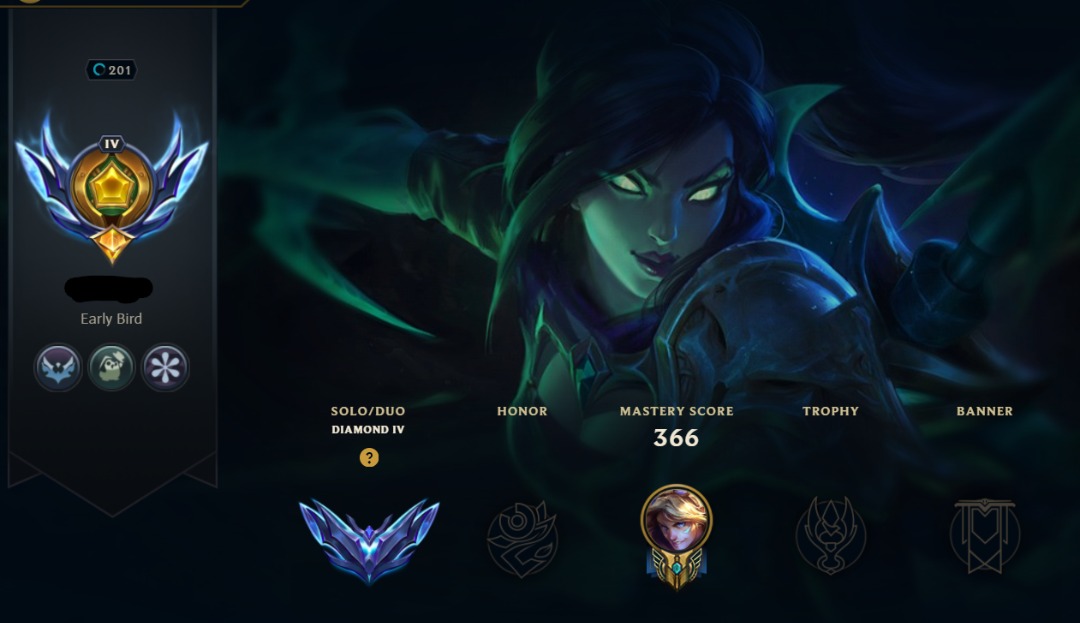The image size is (1080, 623).
Task: Select the Early Bird title
Action: point(111,319)
